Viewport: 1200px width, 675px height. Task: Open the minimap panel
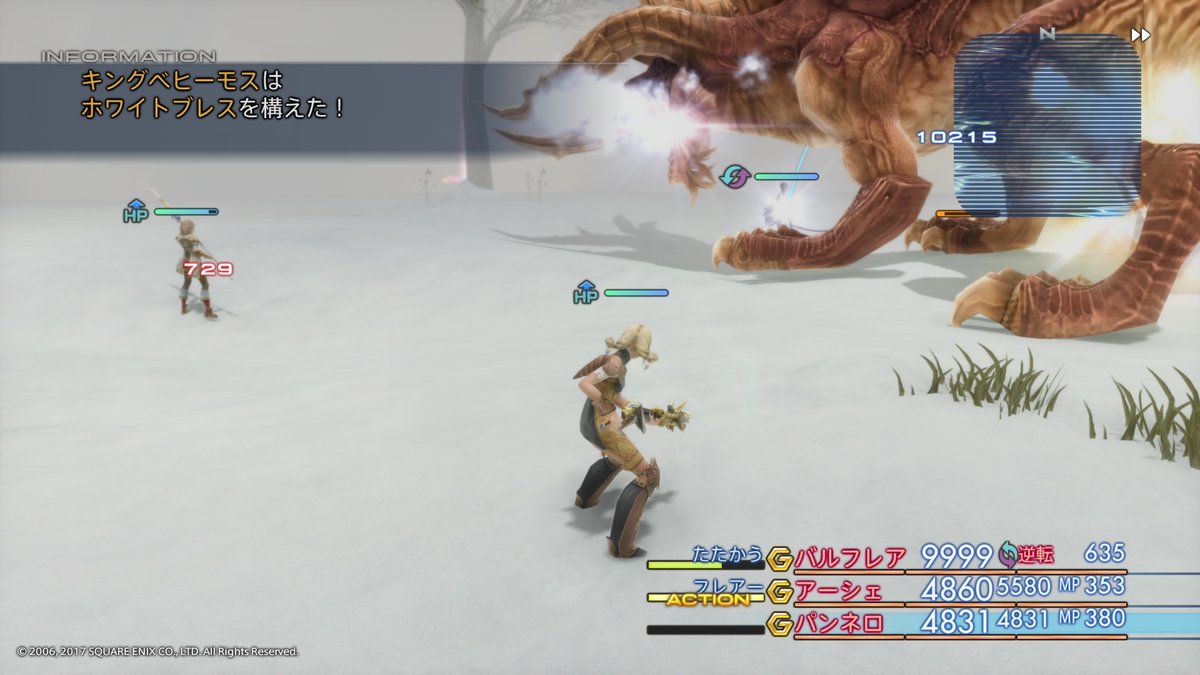[x=1047, y=125]
